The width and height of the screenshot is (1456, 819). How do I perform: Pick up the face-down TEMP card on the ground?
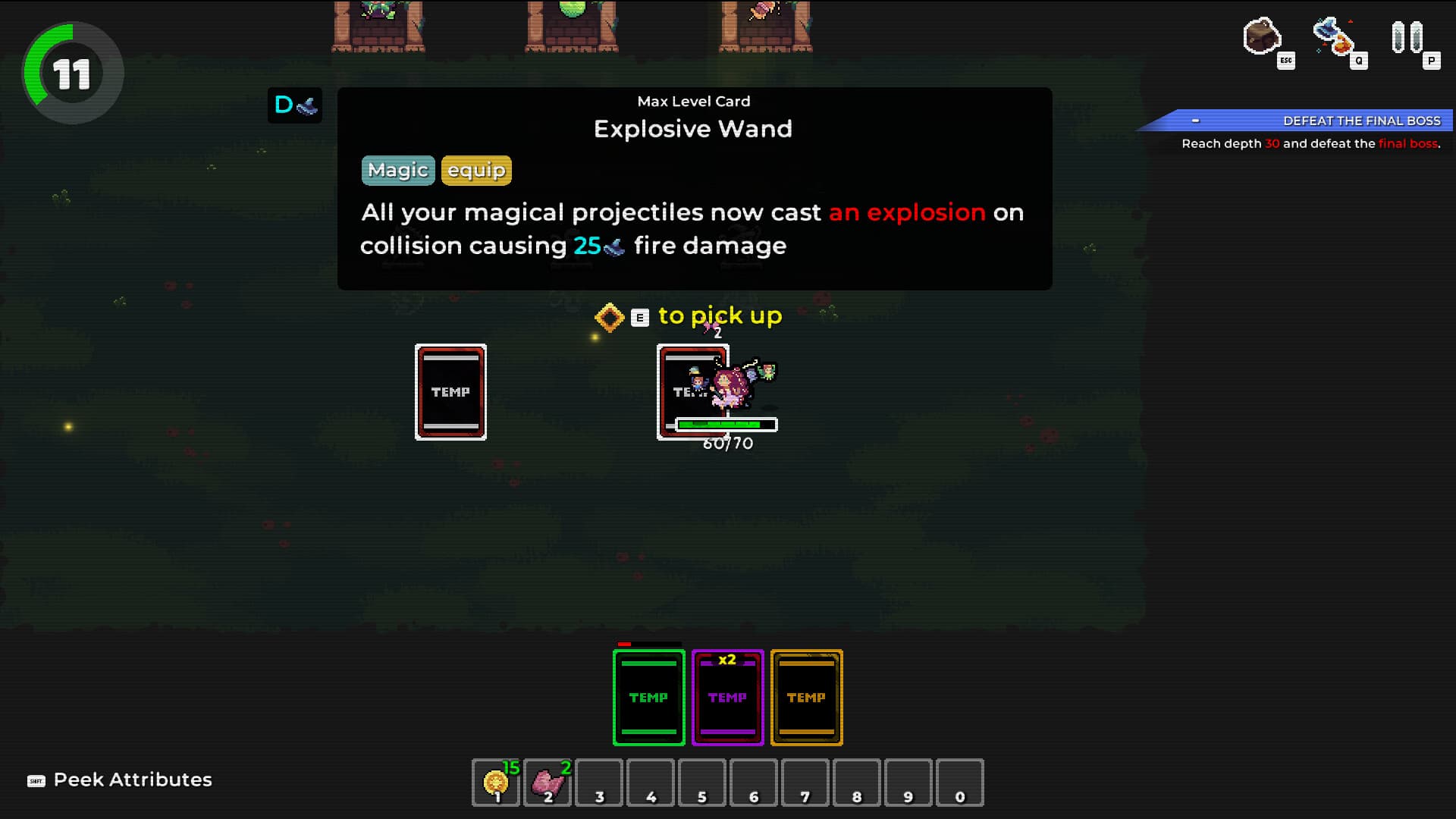tap(451, 392)
